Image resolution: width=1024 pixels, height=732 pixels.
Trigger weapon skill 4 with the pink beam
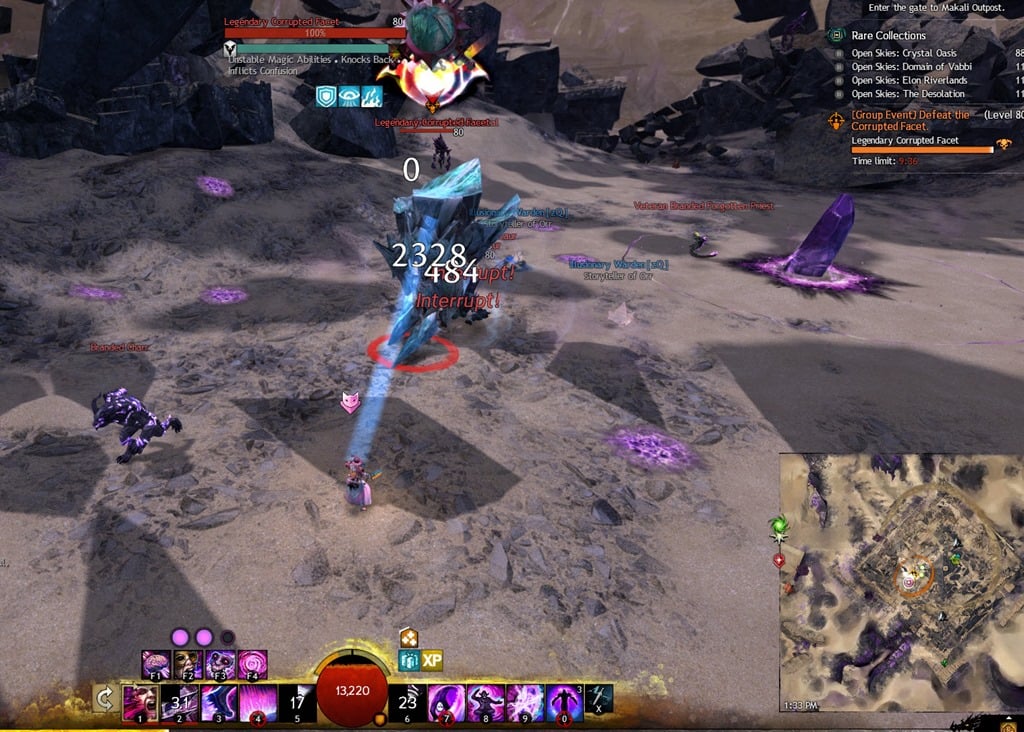pos(257,703)
